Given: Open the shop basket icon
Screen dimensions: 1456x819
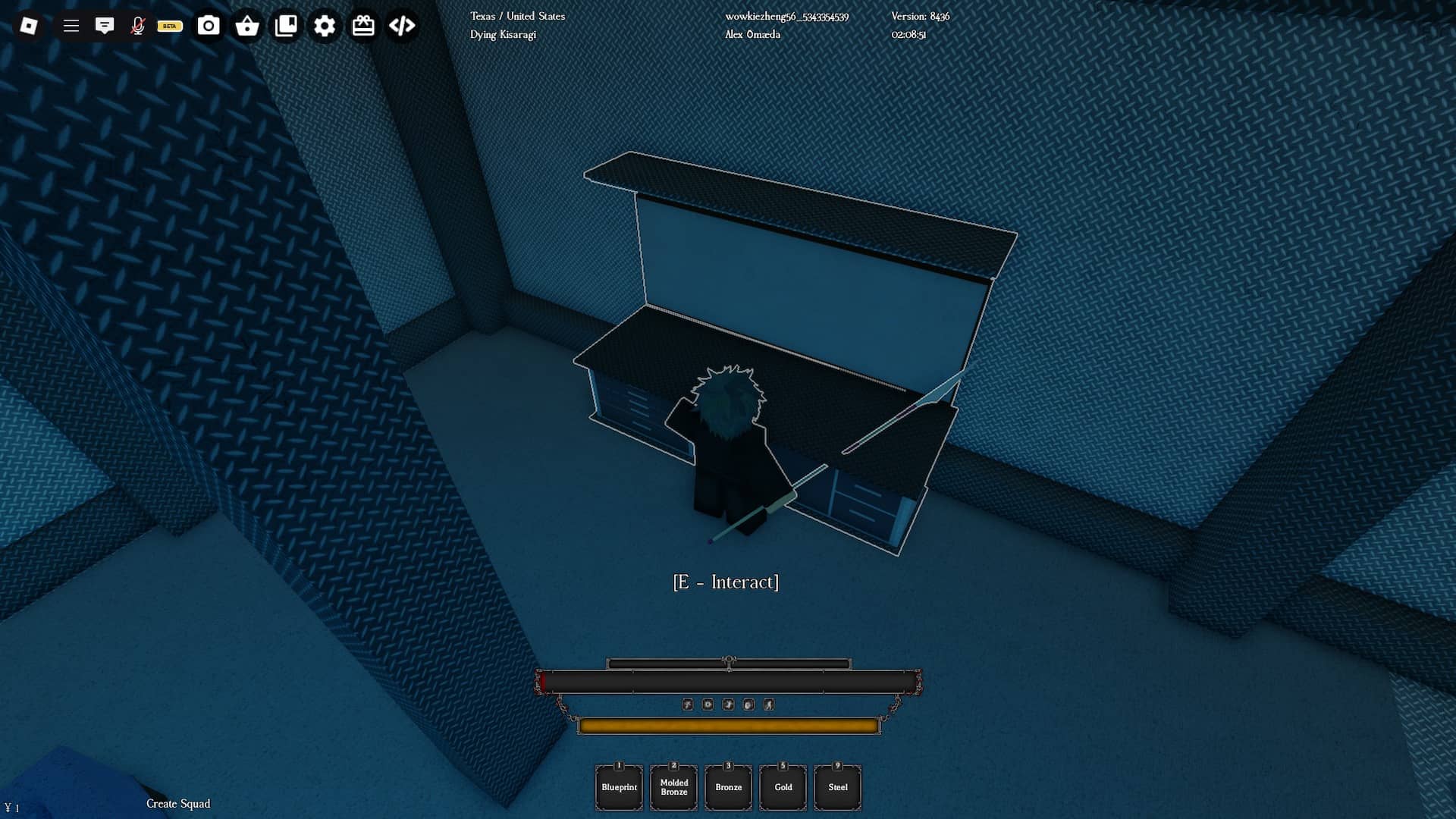Looking at the screenshot, I should click(x=248, y=25).
